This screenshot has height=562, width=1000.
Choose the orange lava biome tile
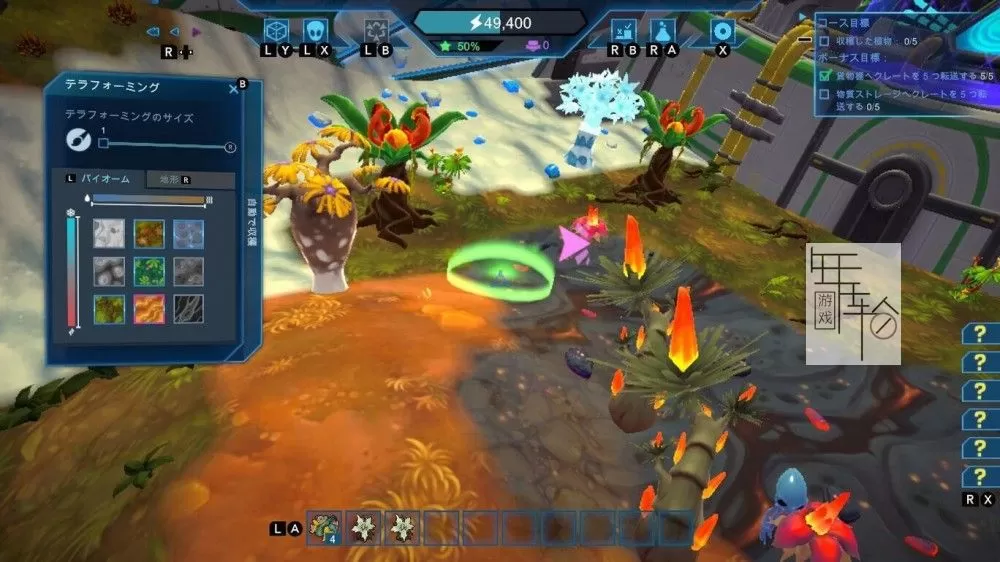coord(149,308)
